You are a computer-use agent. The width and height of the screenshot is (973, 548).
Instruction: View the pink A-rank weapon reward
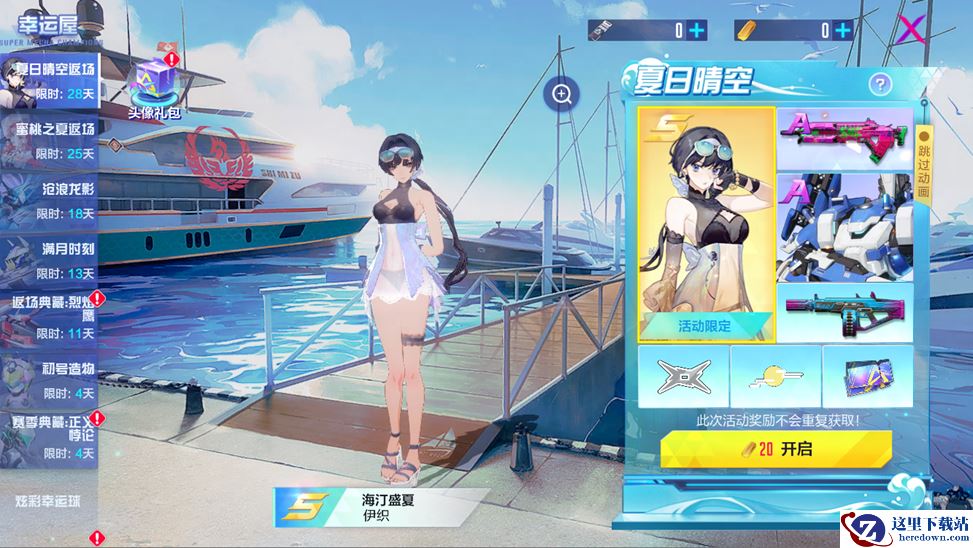[845, 138]
